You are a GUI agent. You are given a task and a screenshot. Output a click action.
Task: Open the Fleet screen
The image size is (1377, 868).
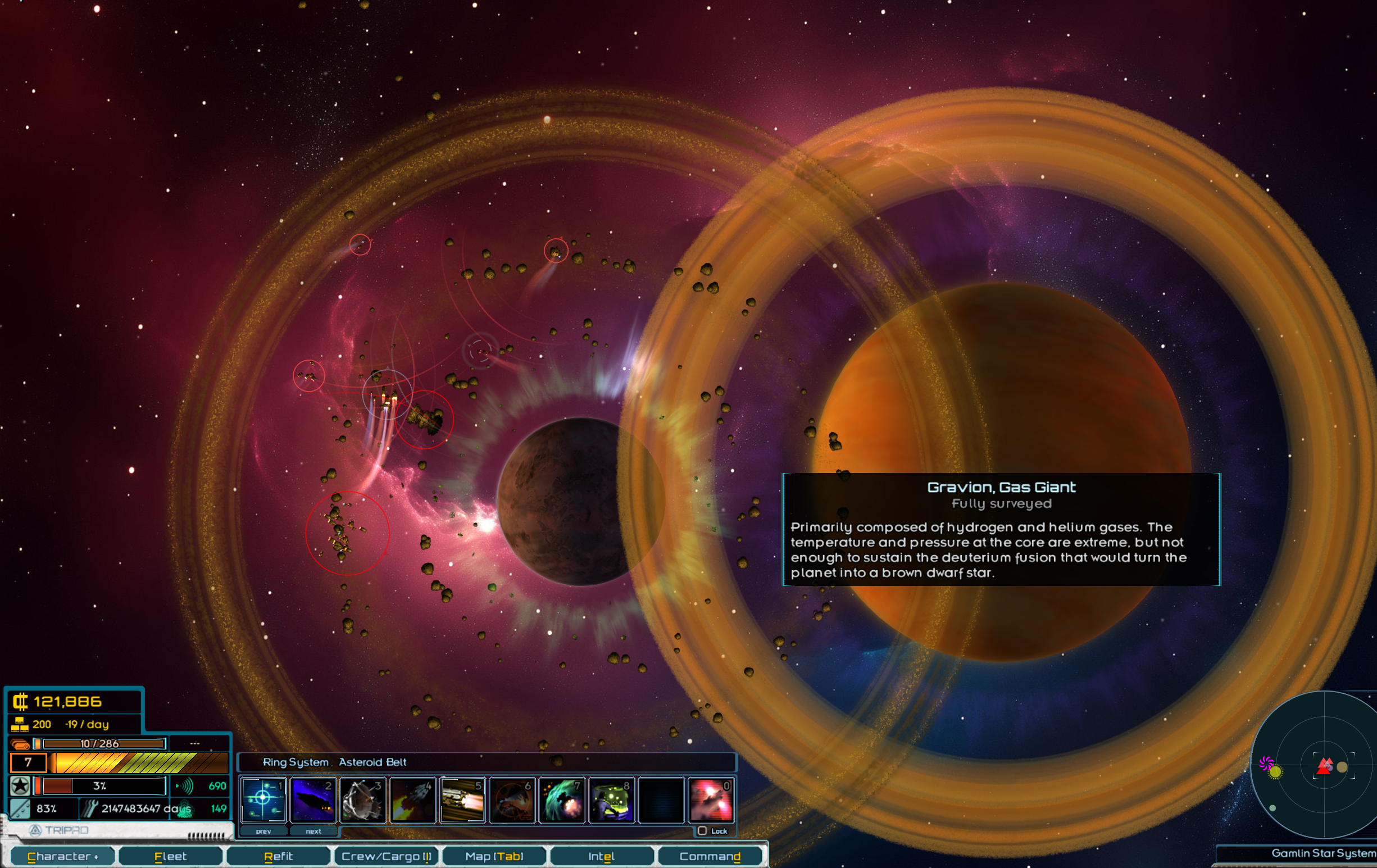(170, 856)
